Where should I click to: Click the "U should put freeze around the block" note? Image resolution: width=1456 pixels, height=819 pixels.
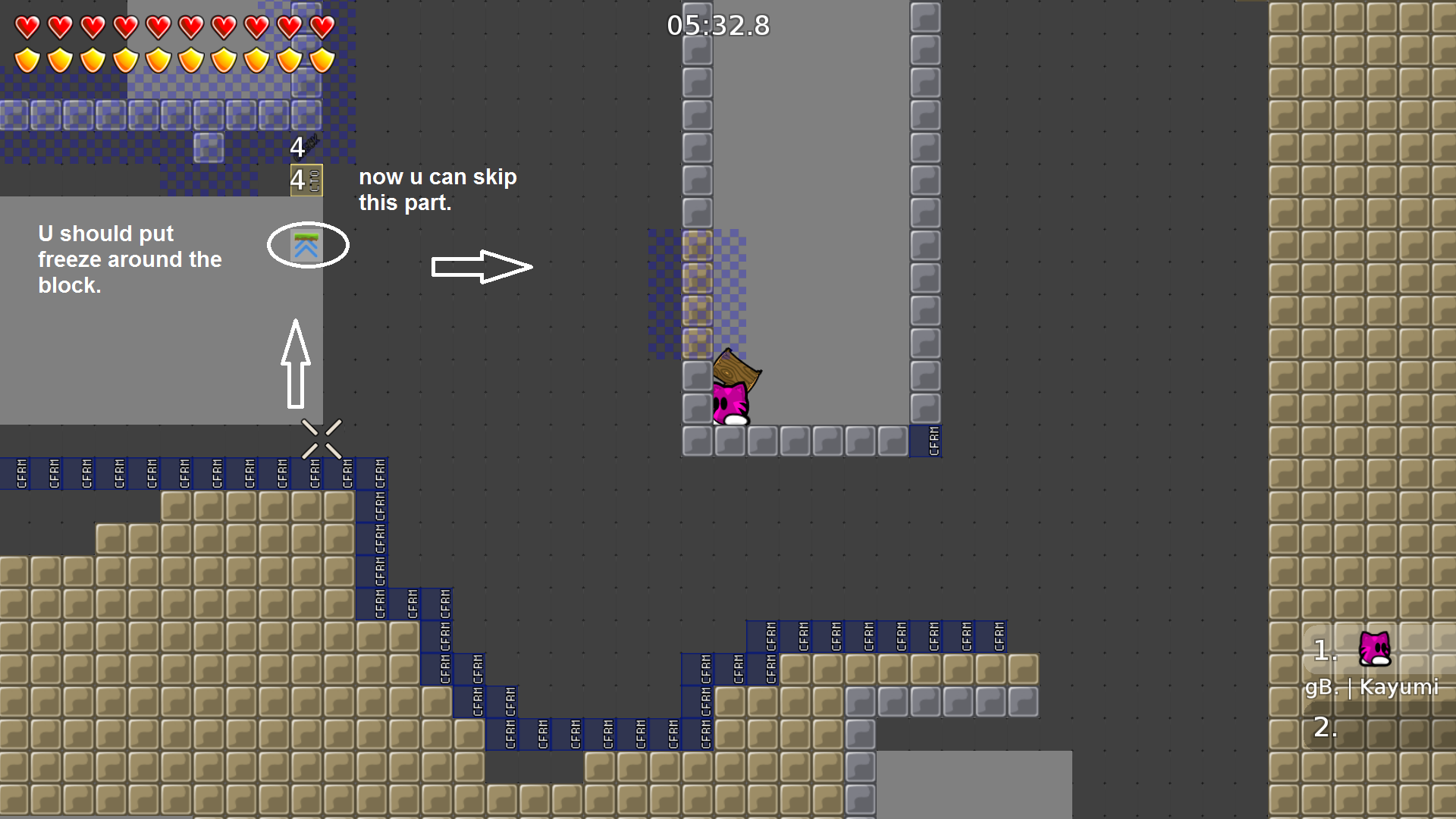130,259
